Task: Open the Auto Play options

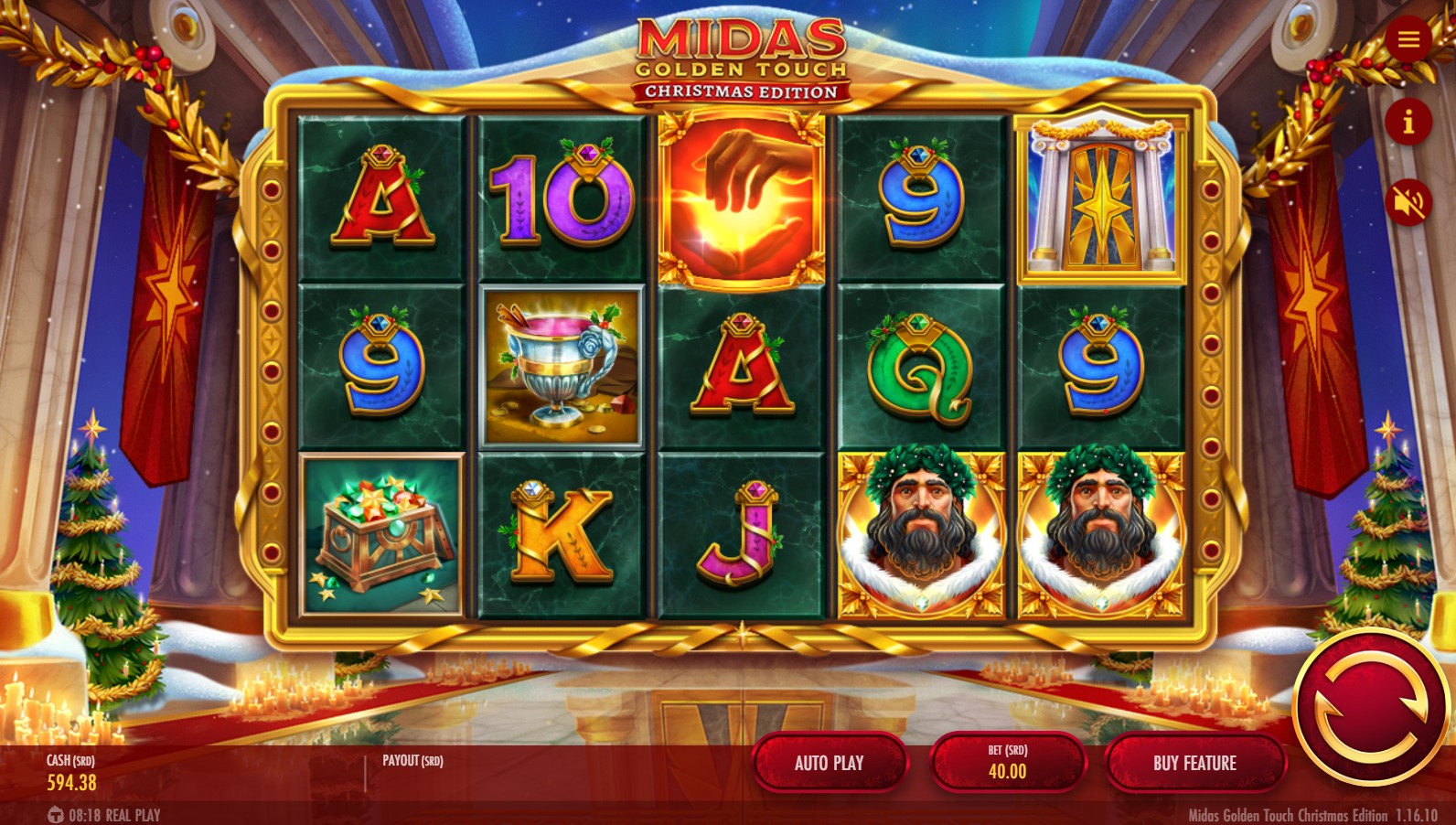Action: (x=829, y=763)
